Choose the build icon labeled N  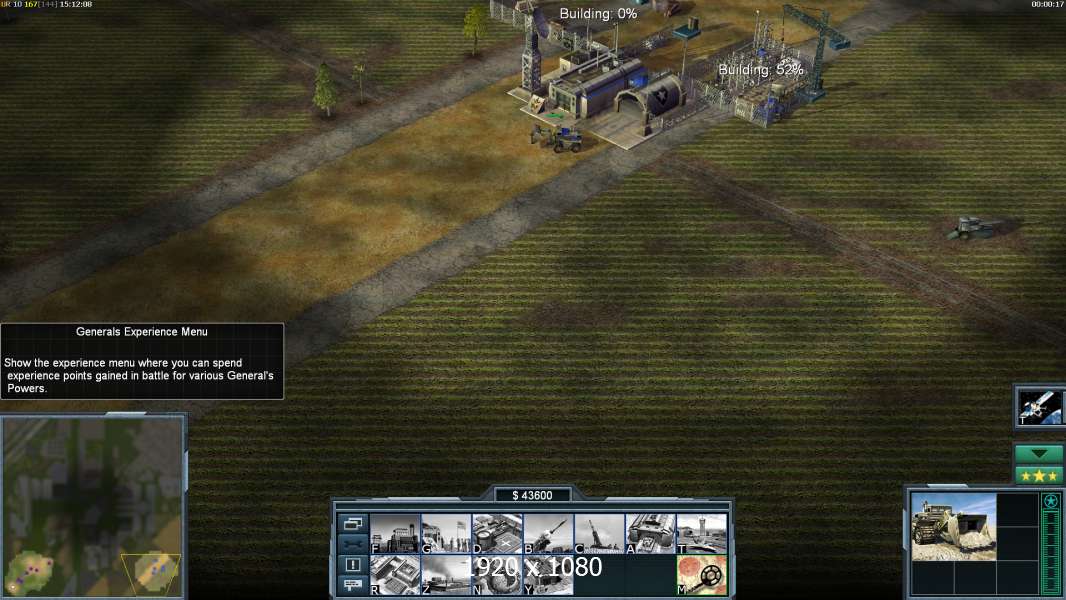click(497, 575)
